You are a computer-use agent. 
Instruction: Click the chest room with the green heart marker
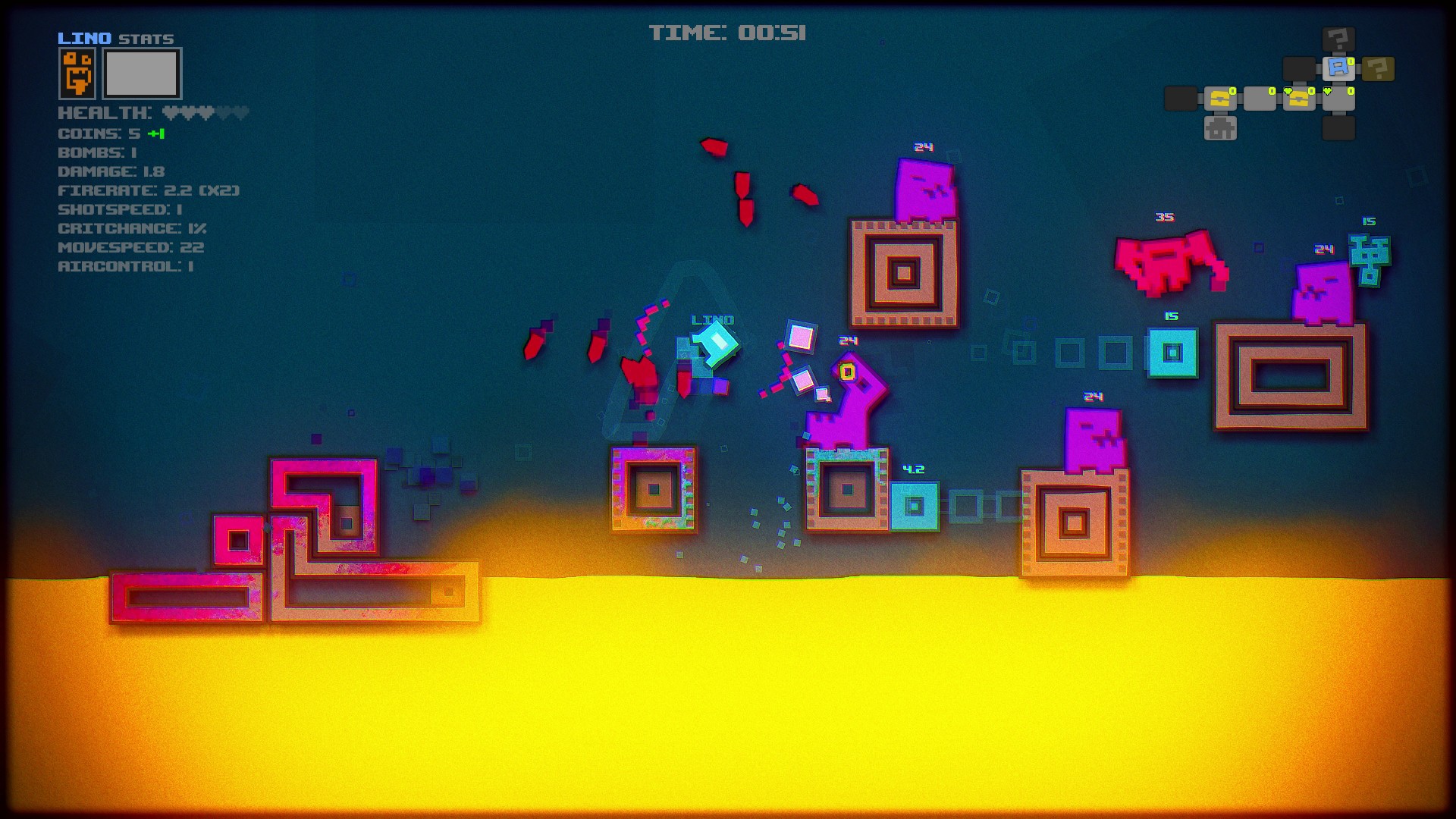[x=1299, y=99]
